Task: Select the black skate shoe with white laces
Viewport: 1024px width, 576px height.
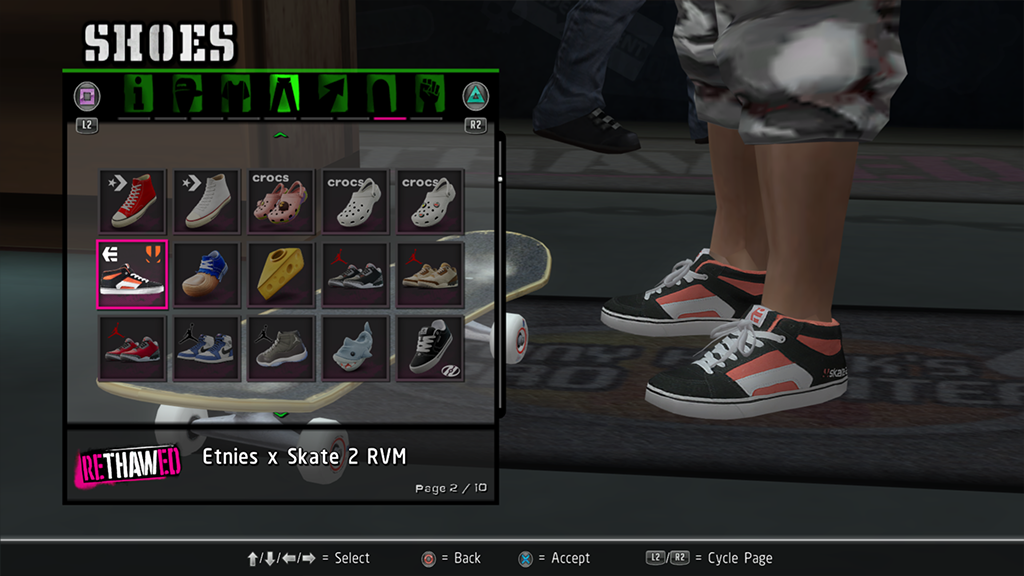Action: (x=430, y=348)
